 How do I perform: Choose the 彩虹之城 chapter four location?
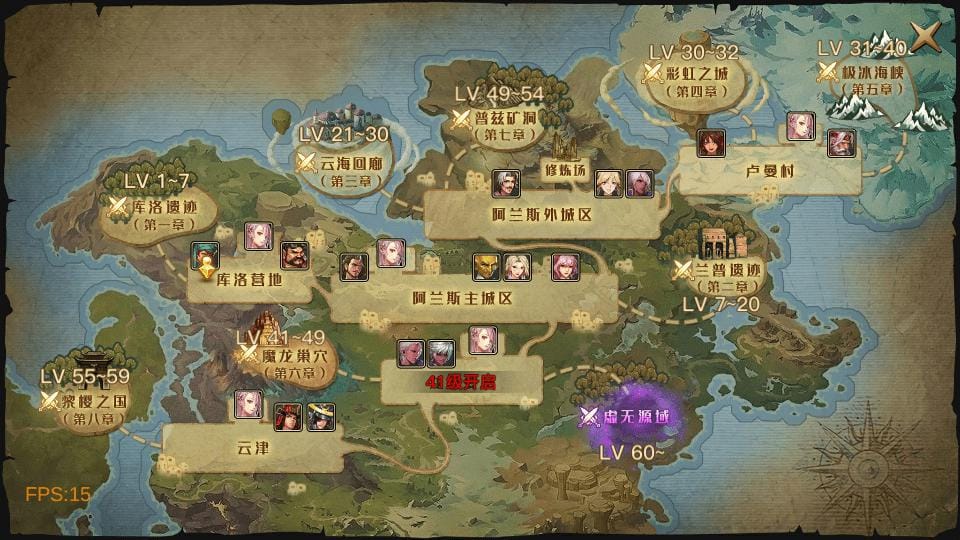(x=697, y=74)
